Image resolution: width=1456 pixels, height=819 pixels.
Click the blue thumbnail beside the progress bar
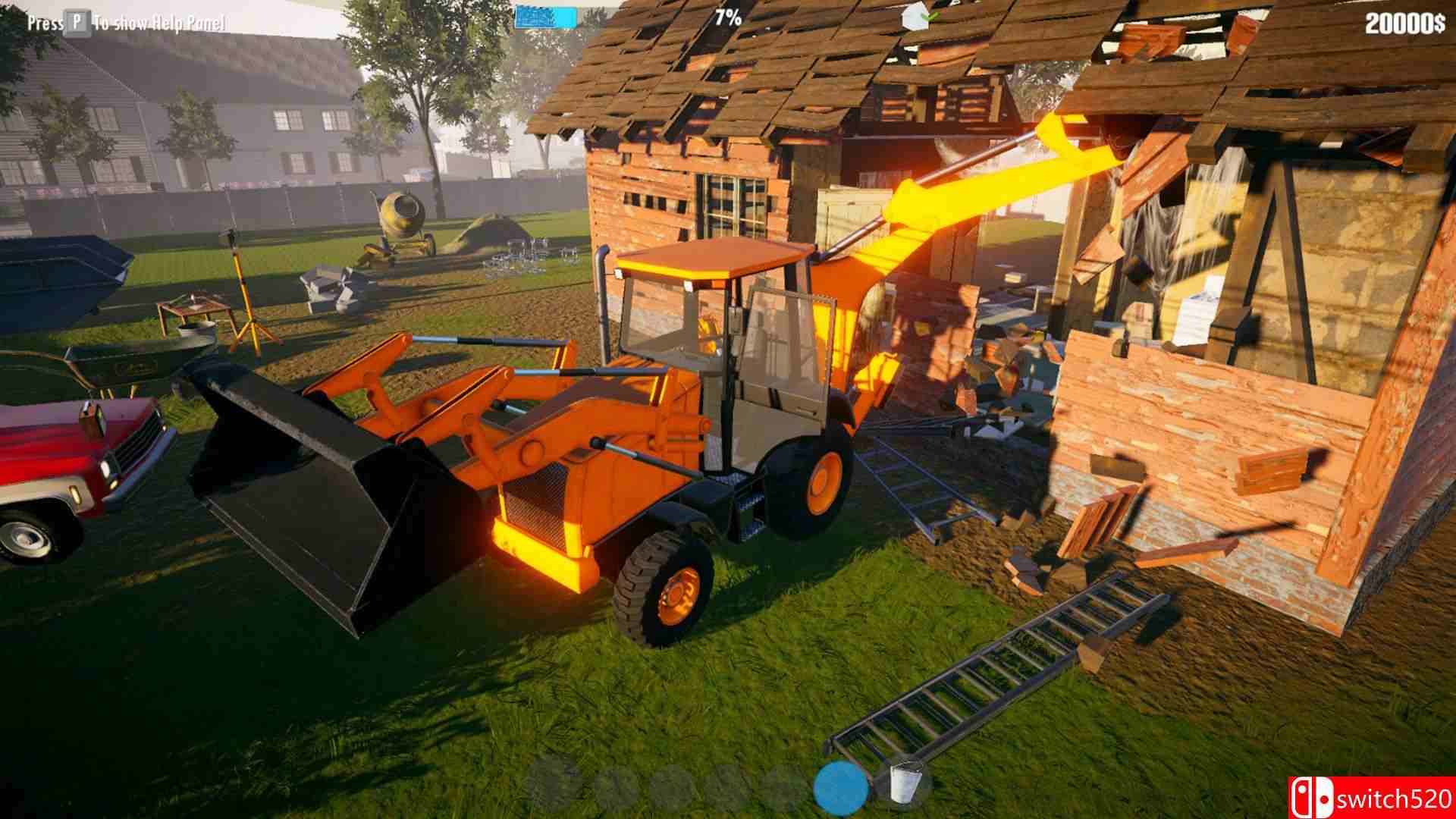[546, 17]
